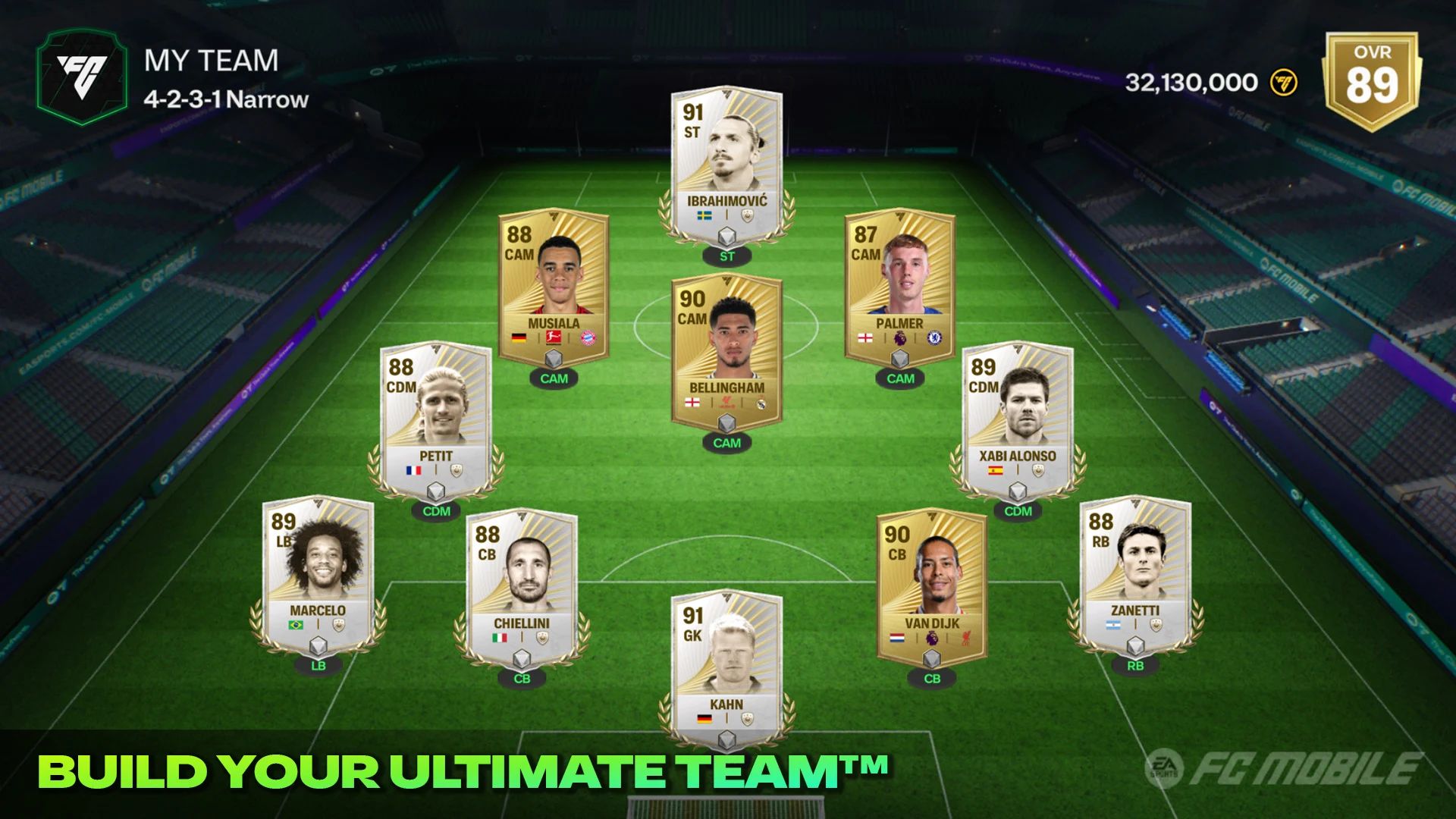
Task: Expand the CDM tag beneath Xabi Alonso
Action: click(1018, 512)
